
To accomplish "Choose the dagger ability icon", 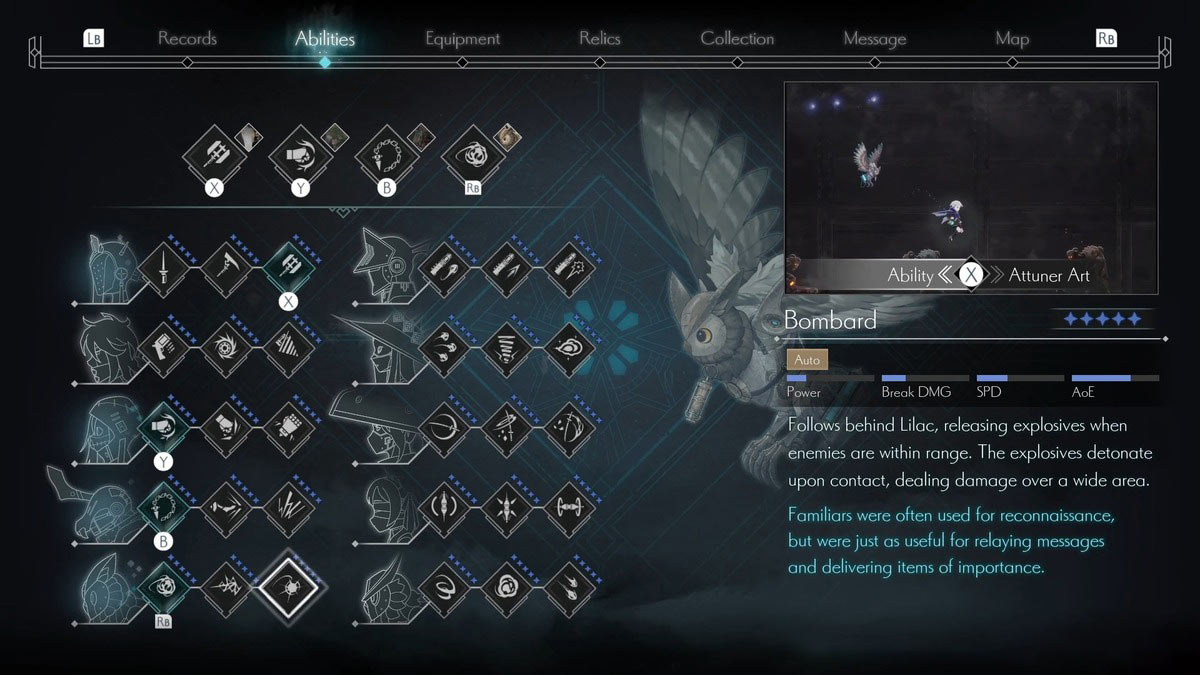I will click(x=162, y=266).
